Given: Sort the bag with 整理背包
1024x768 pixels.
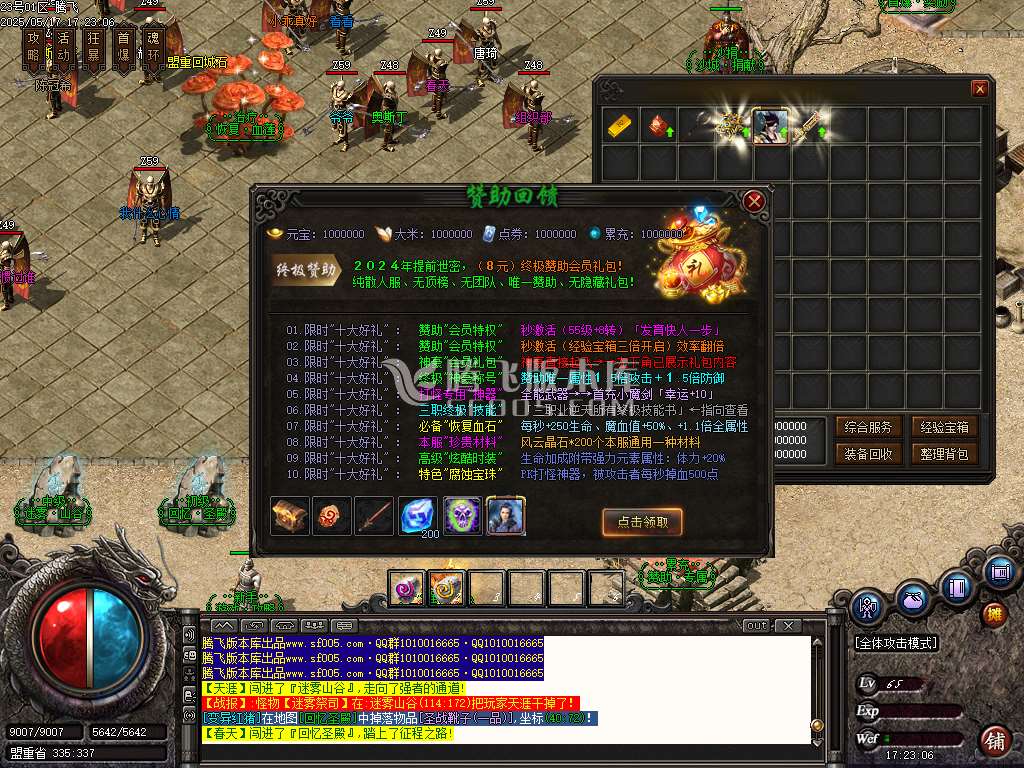Looking at the screenshot, I should point(944,453).
